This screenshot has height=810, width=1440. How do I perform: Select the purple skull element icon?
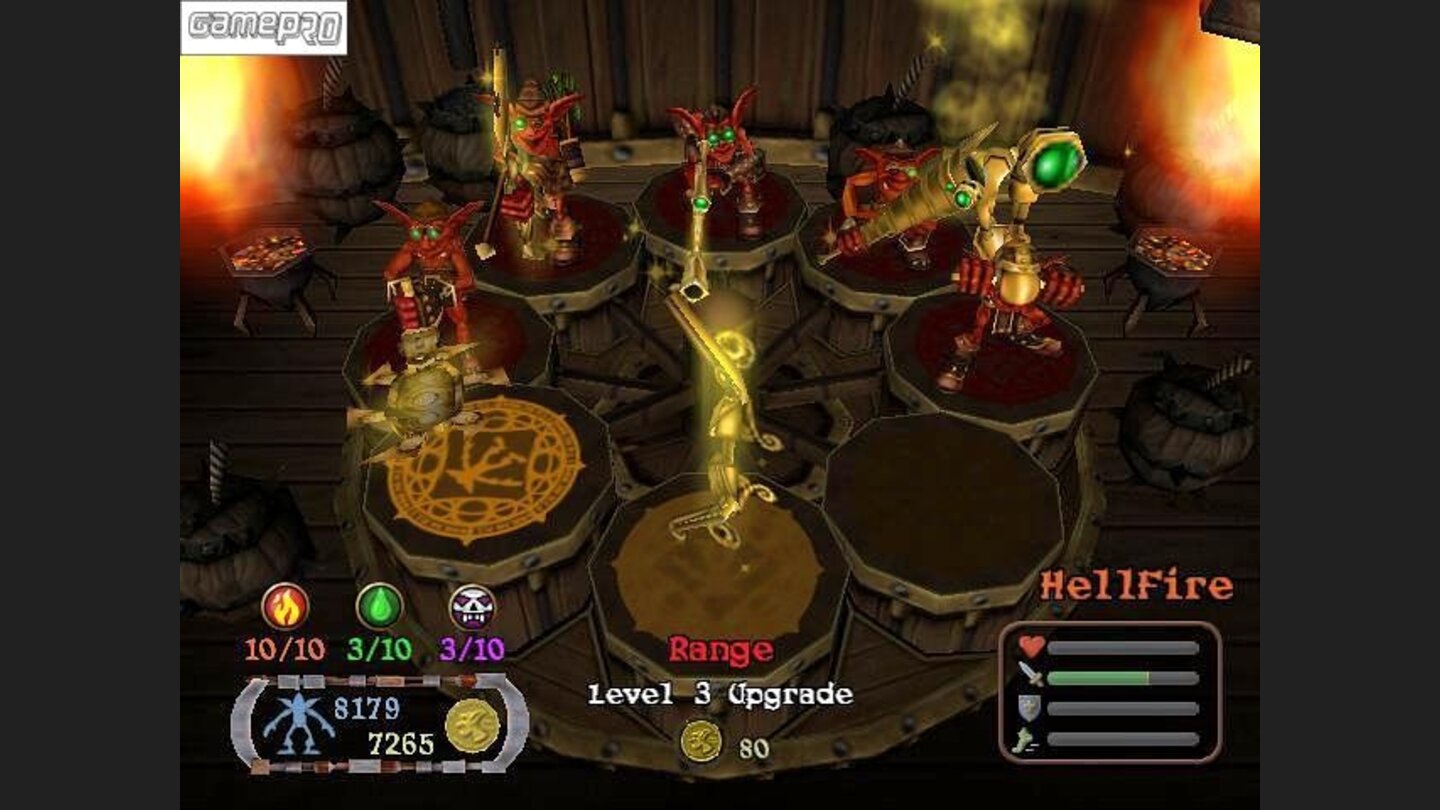tap(472, 607)
